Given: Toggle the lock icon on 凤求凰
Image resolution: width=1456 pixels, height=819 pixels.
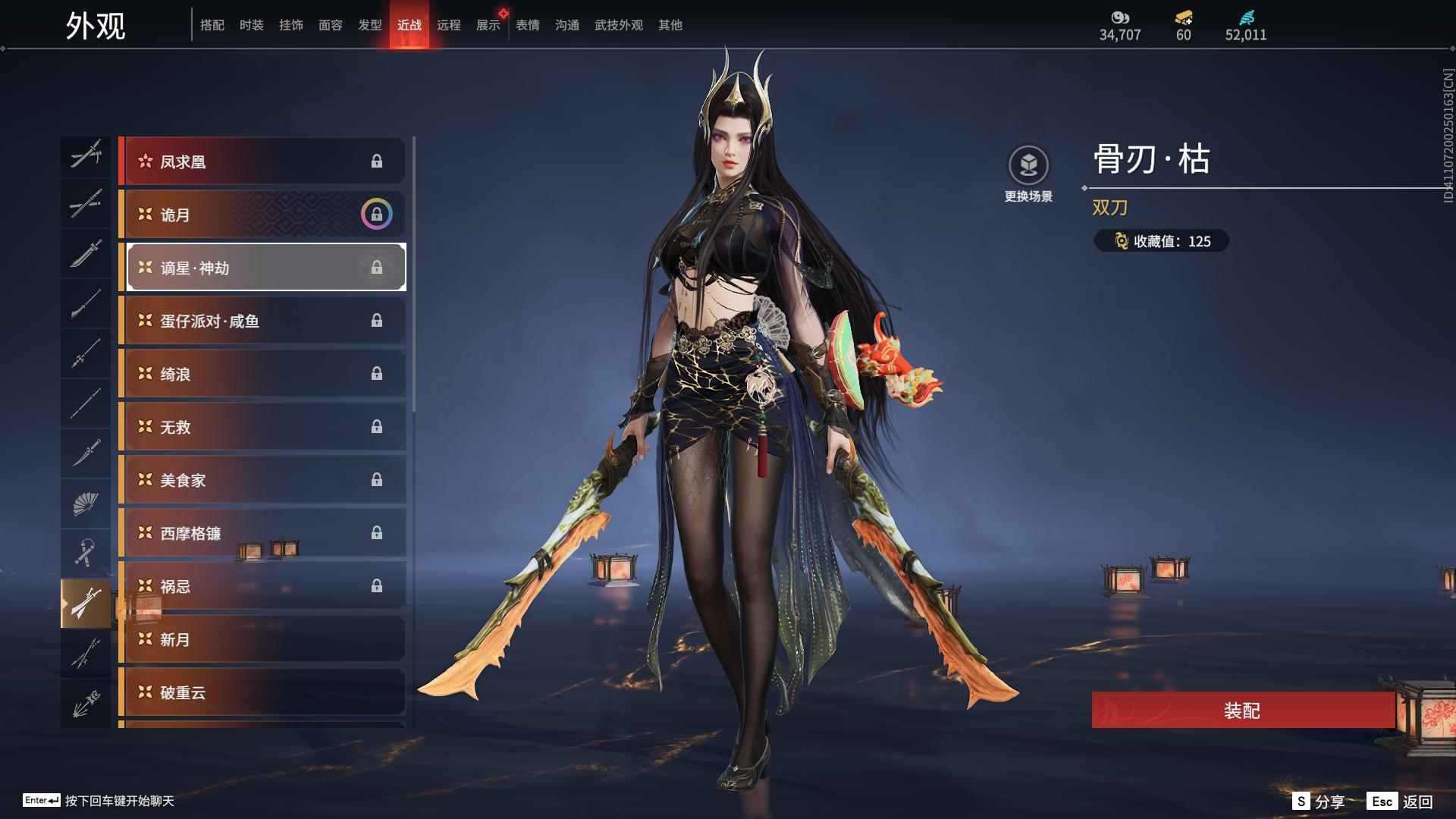Looking at the screenshot, I should [378, 161].
